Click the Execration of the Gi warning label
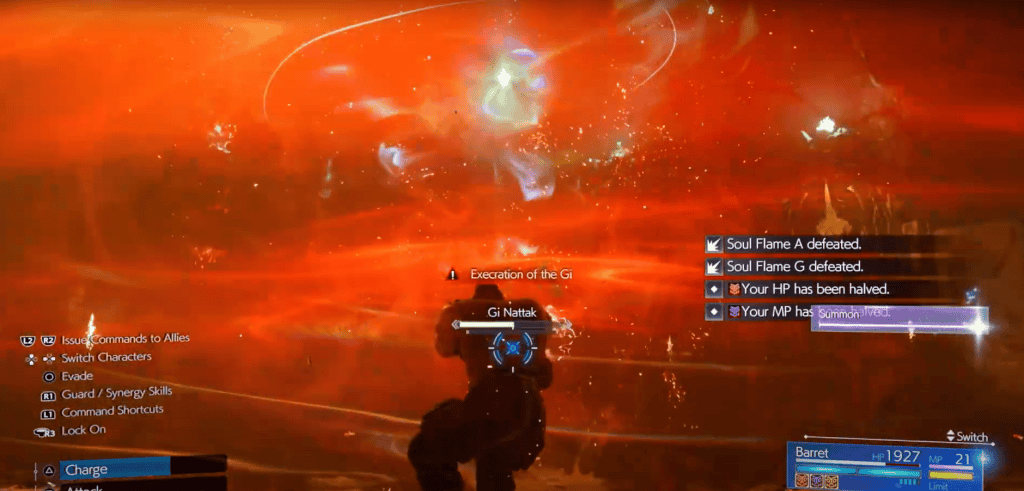Screen dimensions: 1024x491 (520, 273)
